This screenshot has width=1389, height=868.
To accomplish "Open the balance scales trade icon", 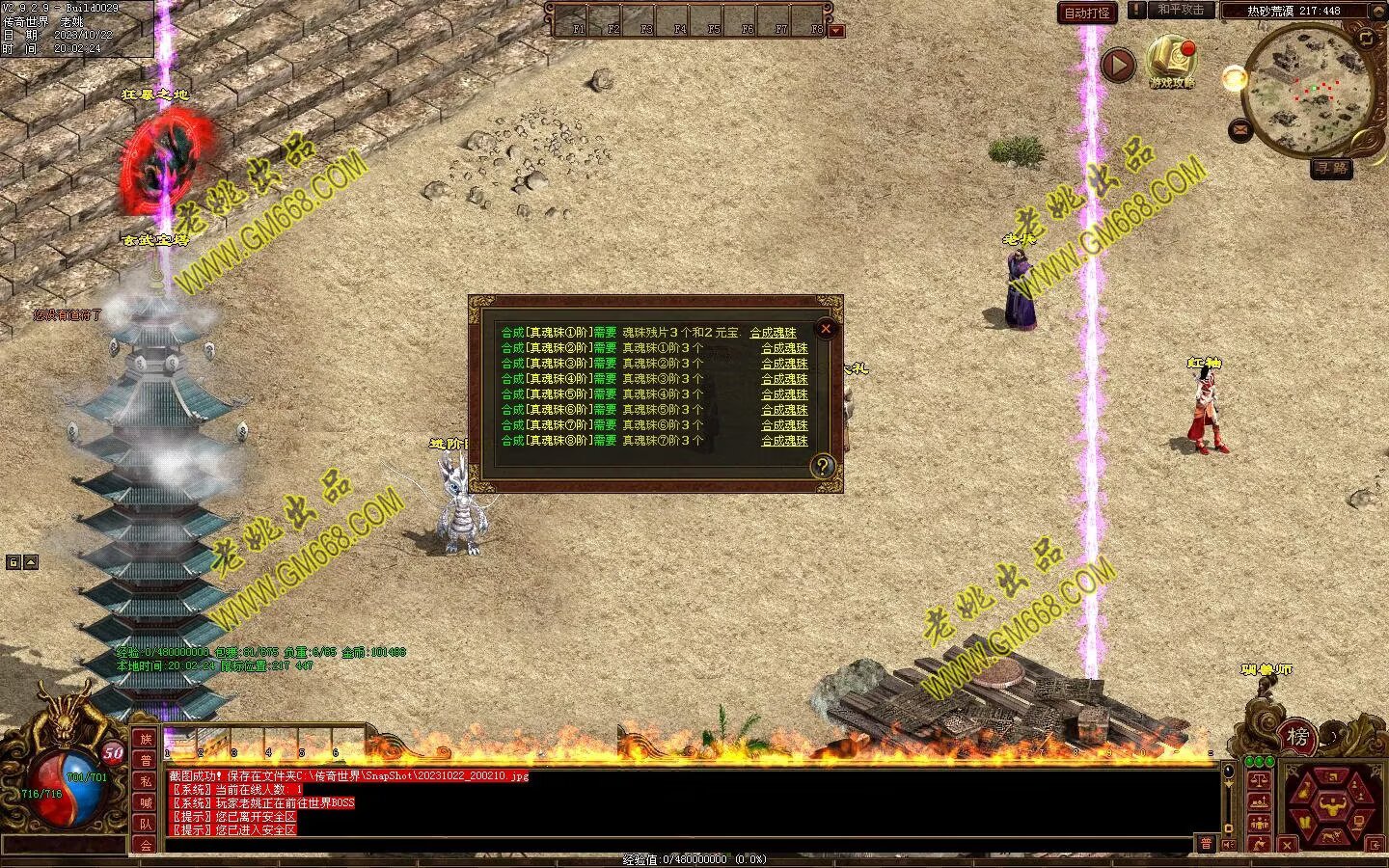I will click(x=1259, y=780).
